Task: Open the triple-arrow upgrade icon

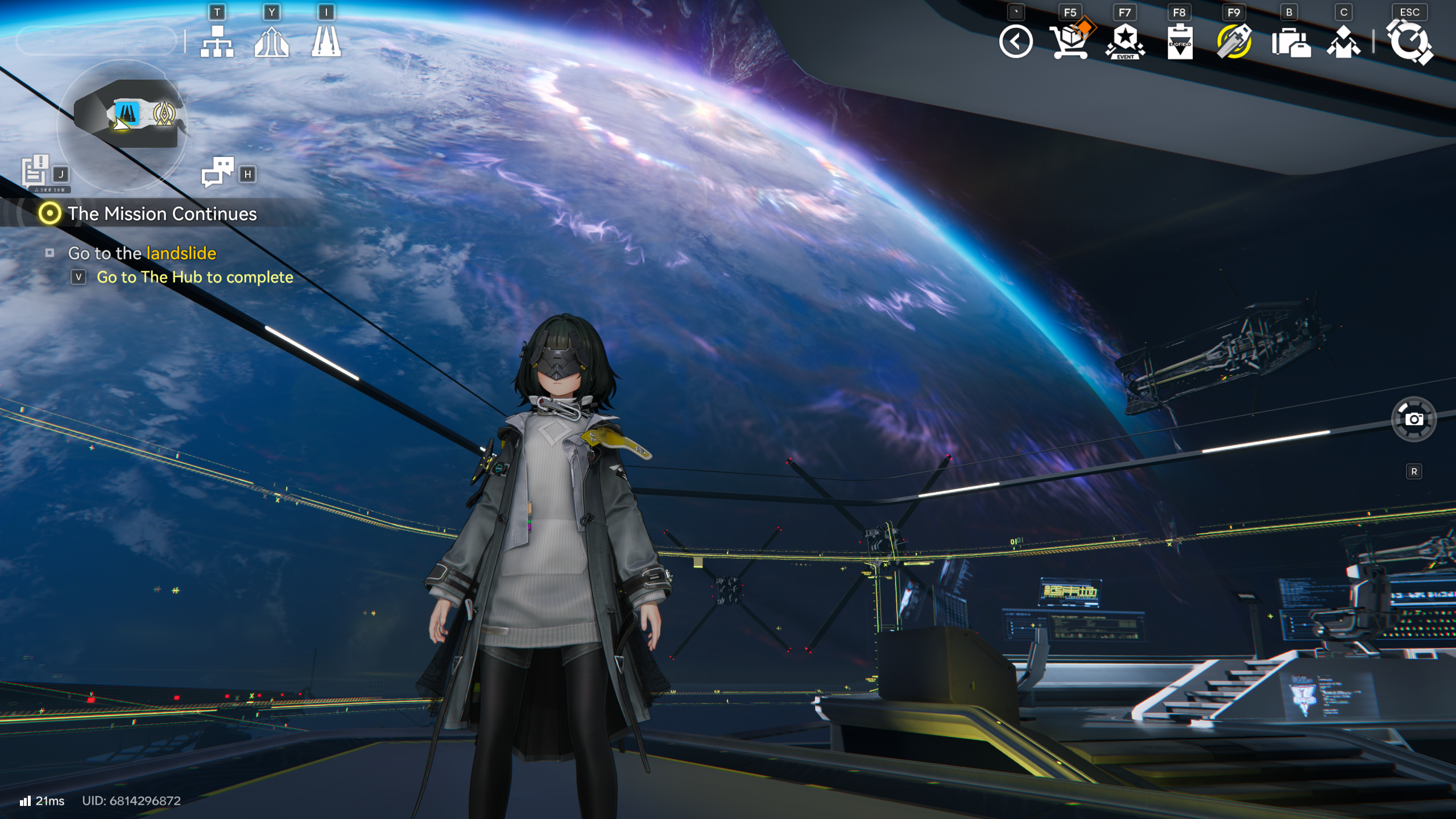Action: point(271,42)
